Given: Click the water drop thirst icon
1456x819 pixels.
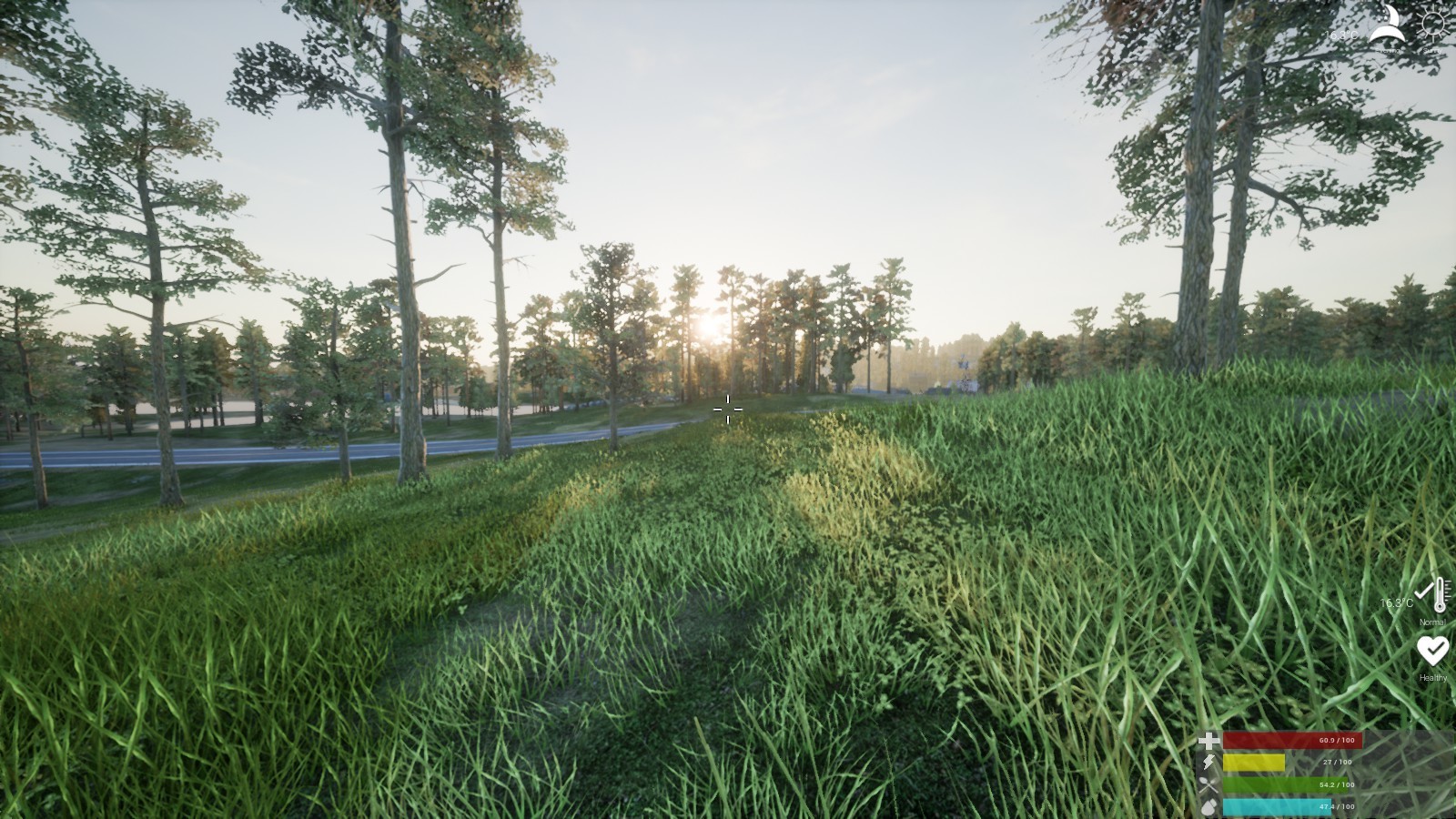Looking at the screenshot, I should [1208, 806].
